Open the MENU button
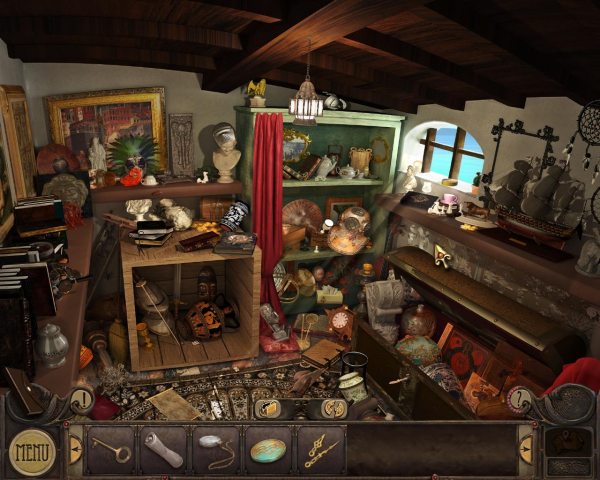This screenshot has width=600, height=480. [32, 451]
